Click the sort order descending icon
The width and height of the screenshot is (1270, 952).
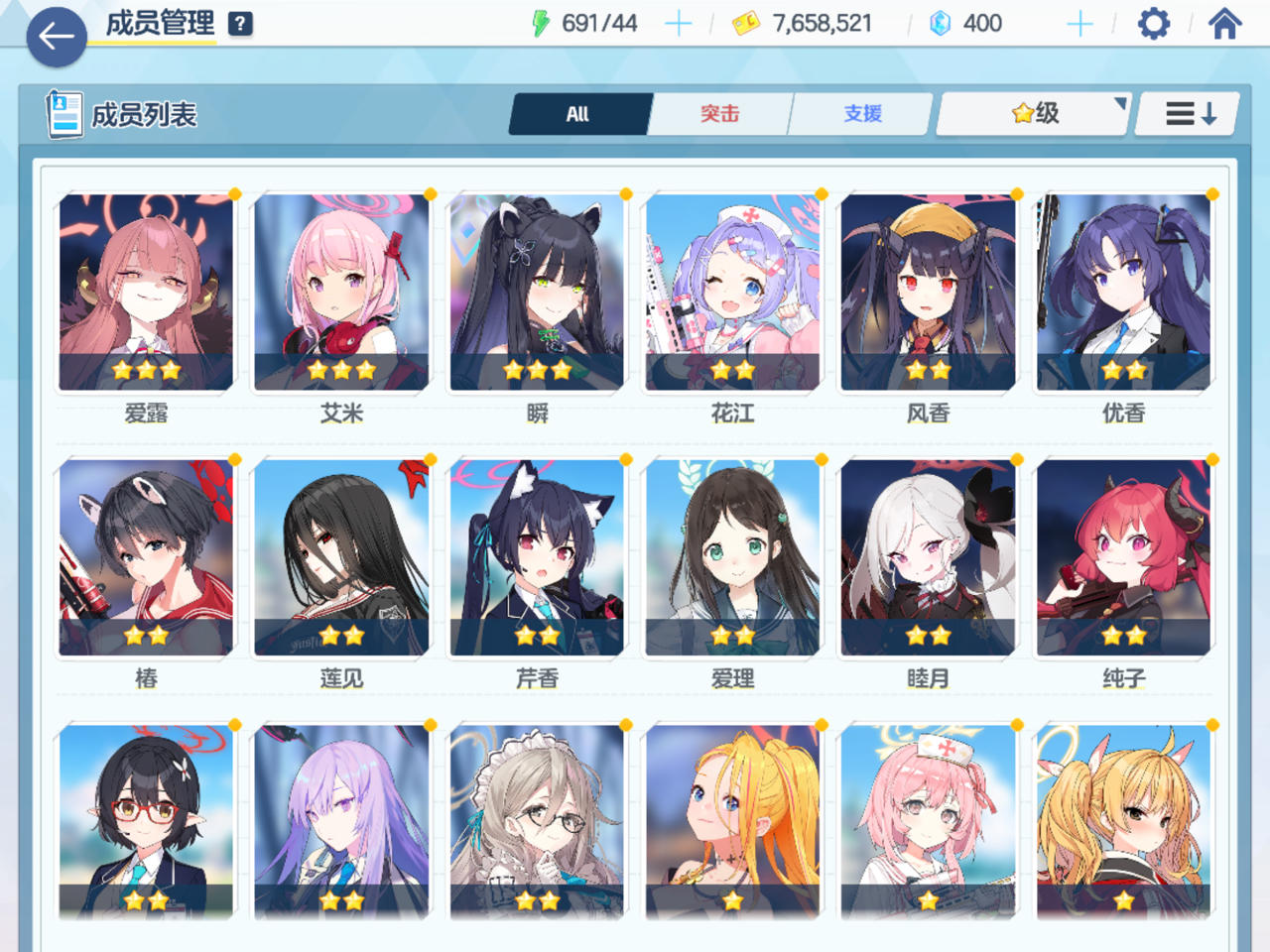click(1188, 113)
